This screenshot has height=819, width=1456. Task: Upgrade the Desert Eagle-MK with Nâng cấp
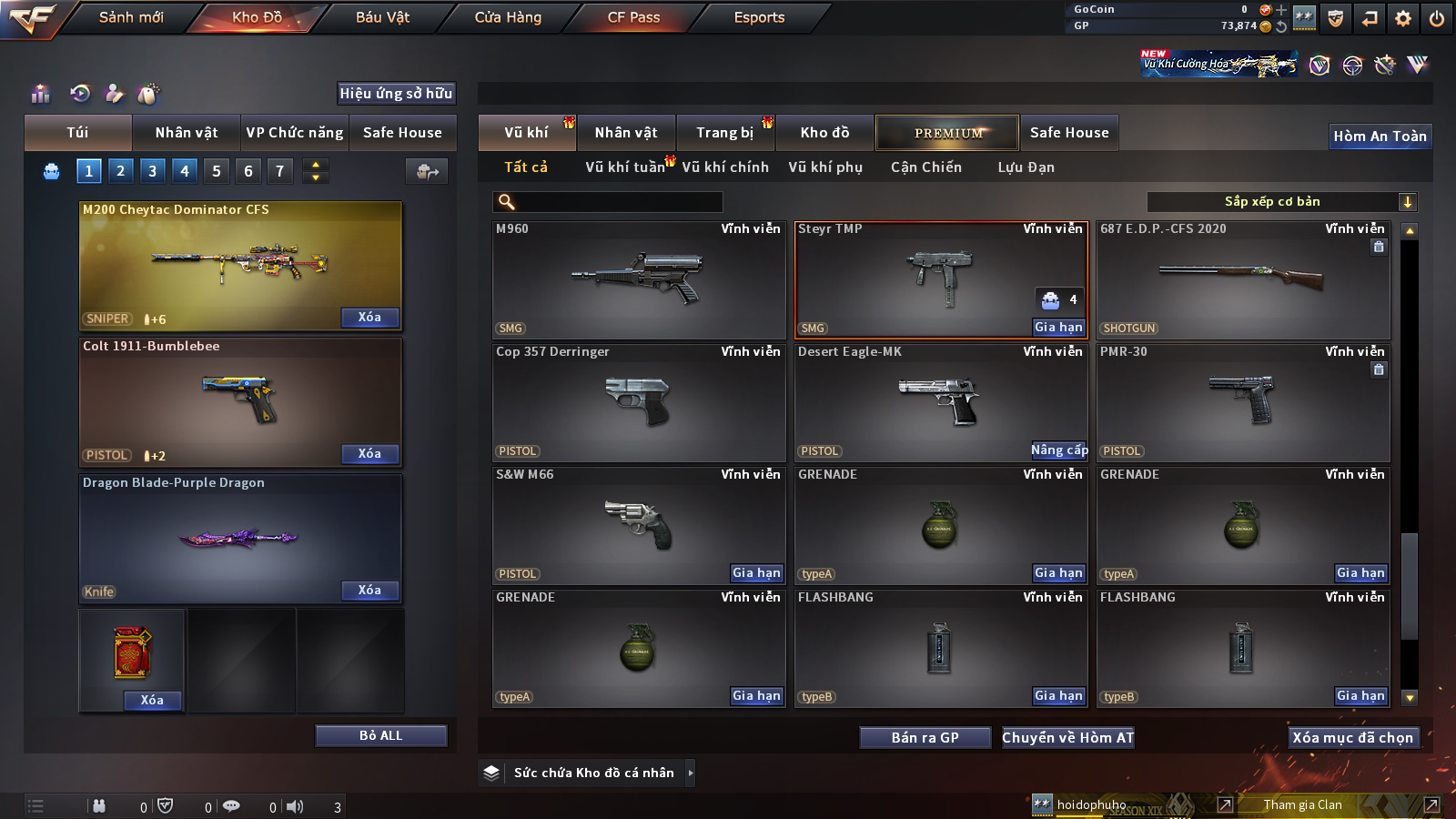click(x=1058, y=450)
